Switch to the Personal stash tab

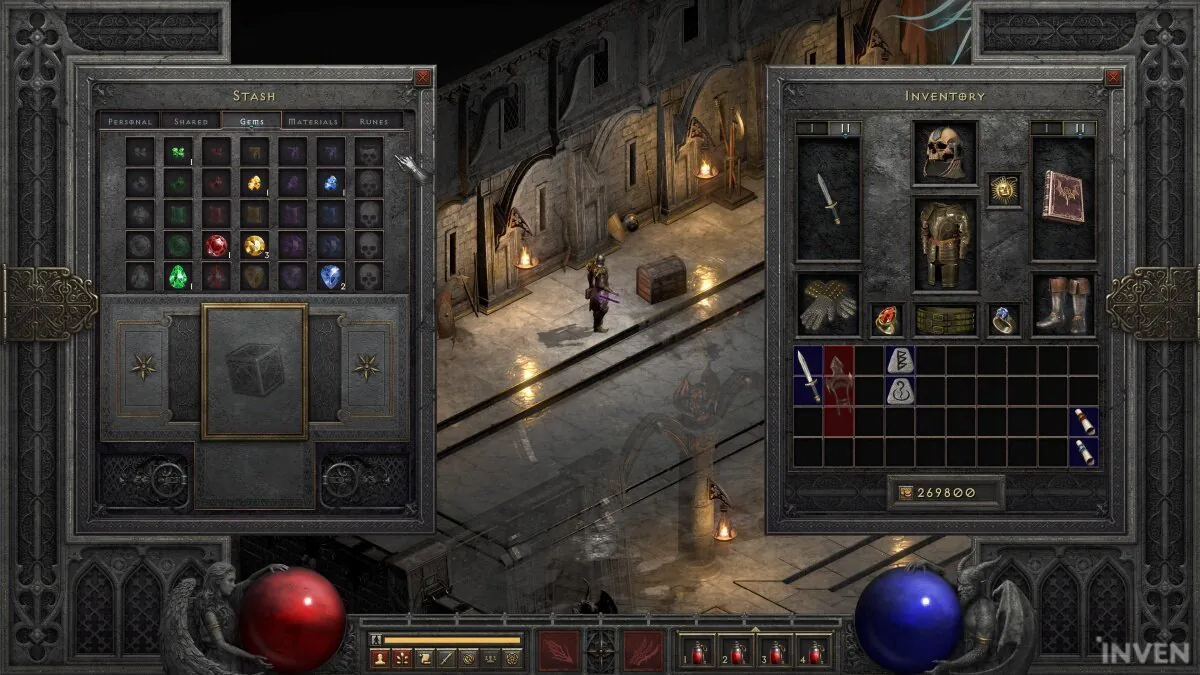click(x=130, y=121)
